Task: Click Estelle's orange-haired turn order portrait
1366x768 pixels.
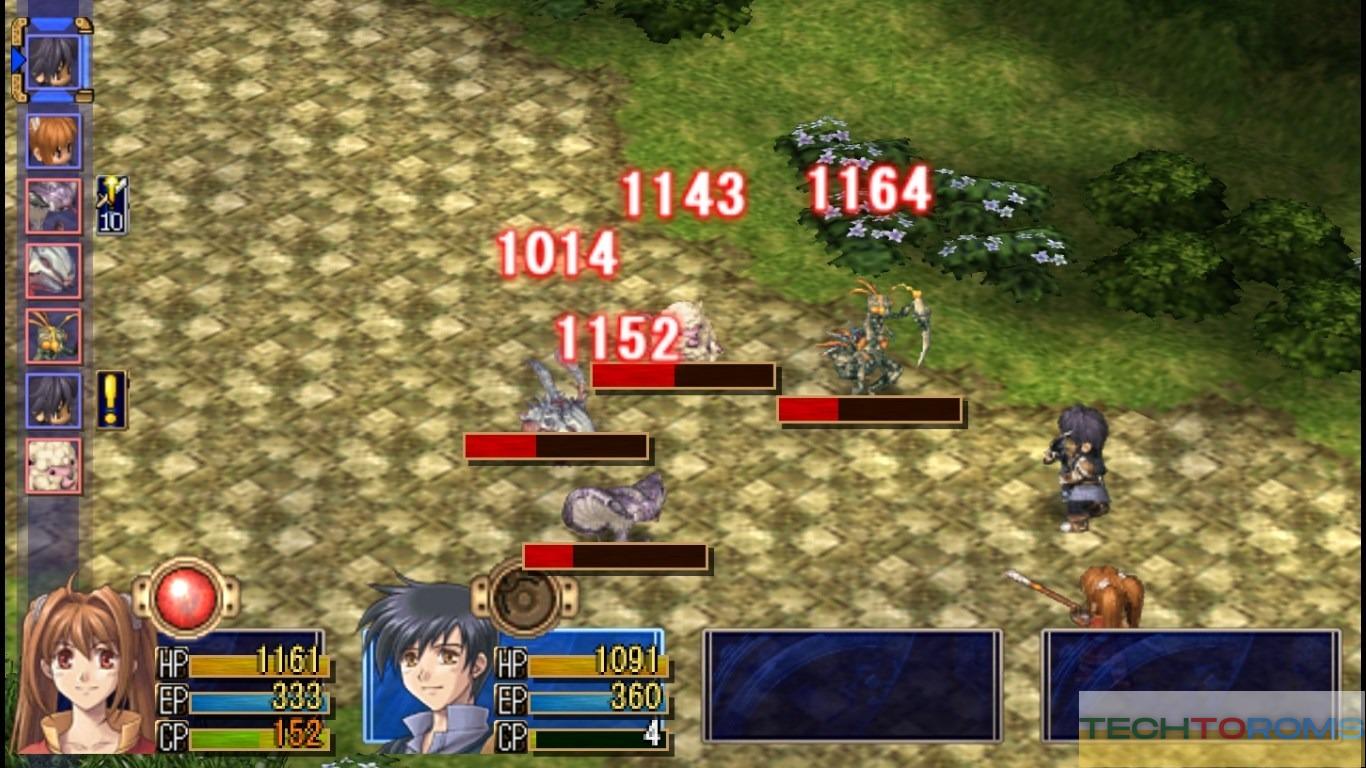Action: 53,141
